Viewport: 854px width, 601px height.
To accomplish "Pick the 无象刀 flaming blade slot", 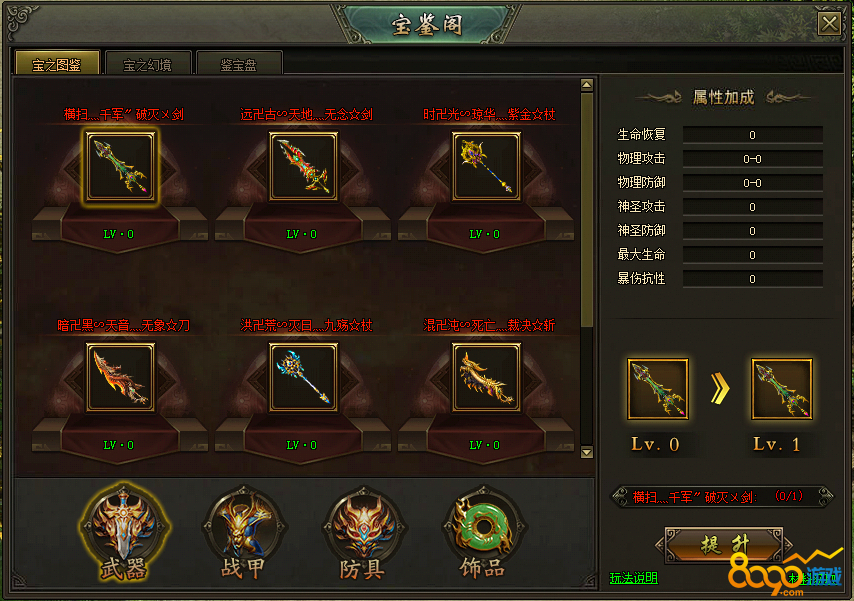I will click(x=120, y=377).
